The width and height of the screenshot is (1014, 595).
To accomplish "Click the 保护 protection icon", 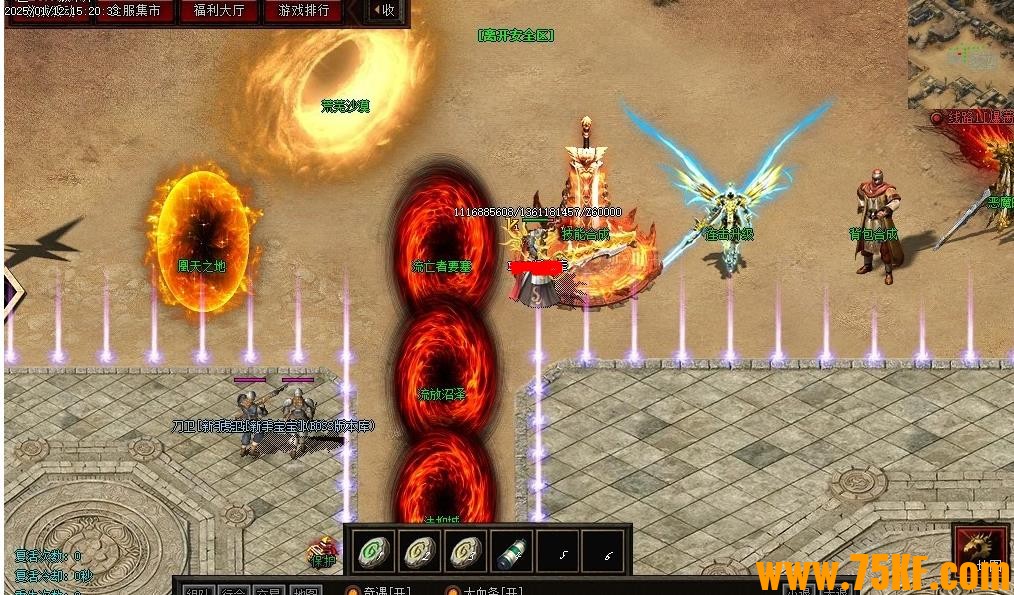I will point(323,553).
